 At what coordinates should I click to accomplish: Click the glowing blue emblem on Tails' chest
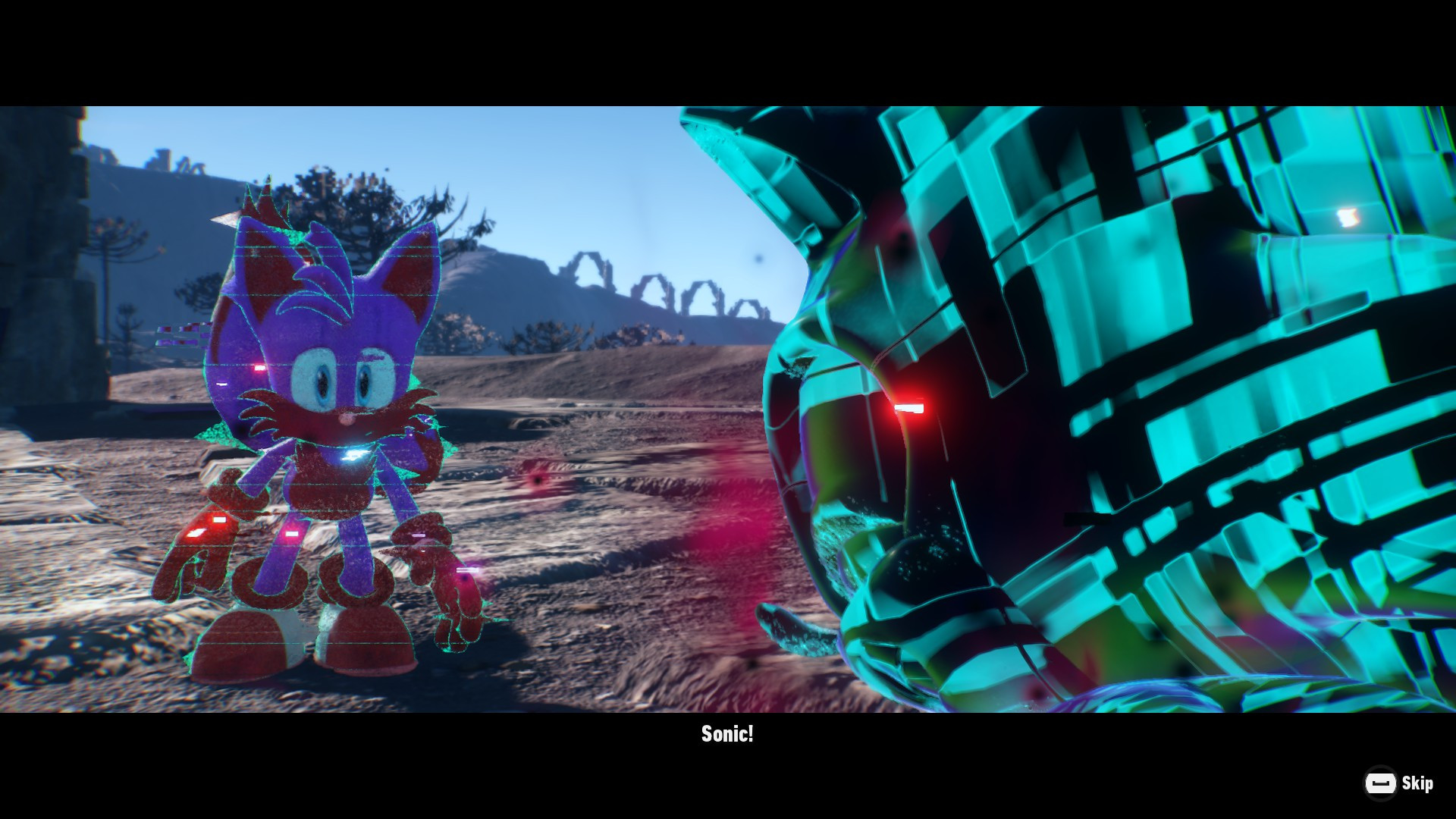tap(353, 453)
